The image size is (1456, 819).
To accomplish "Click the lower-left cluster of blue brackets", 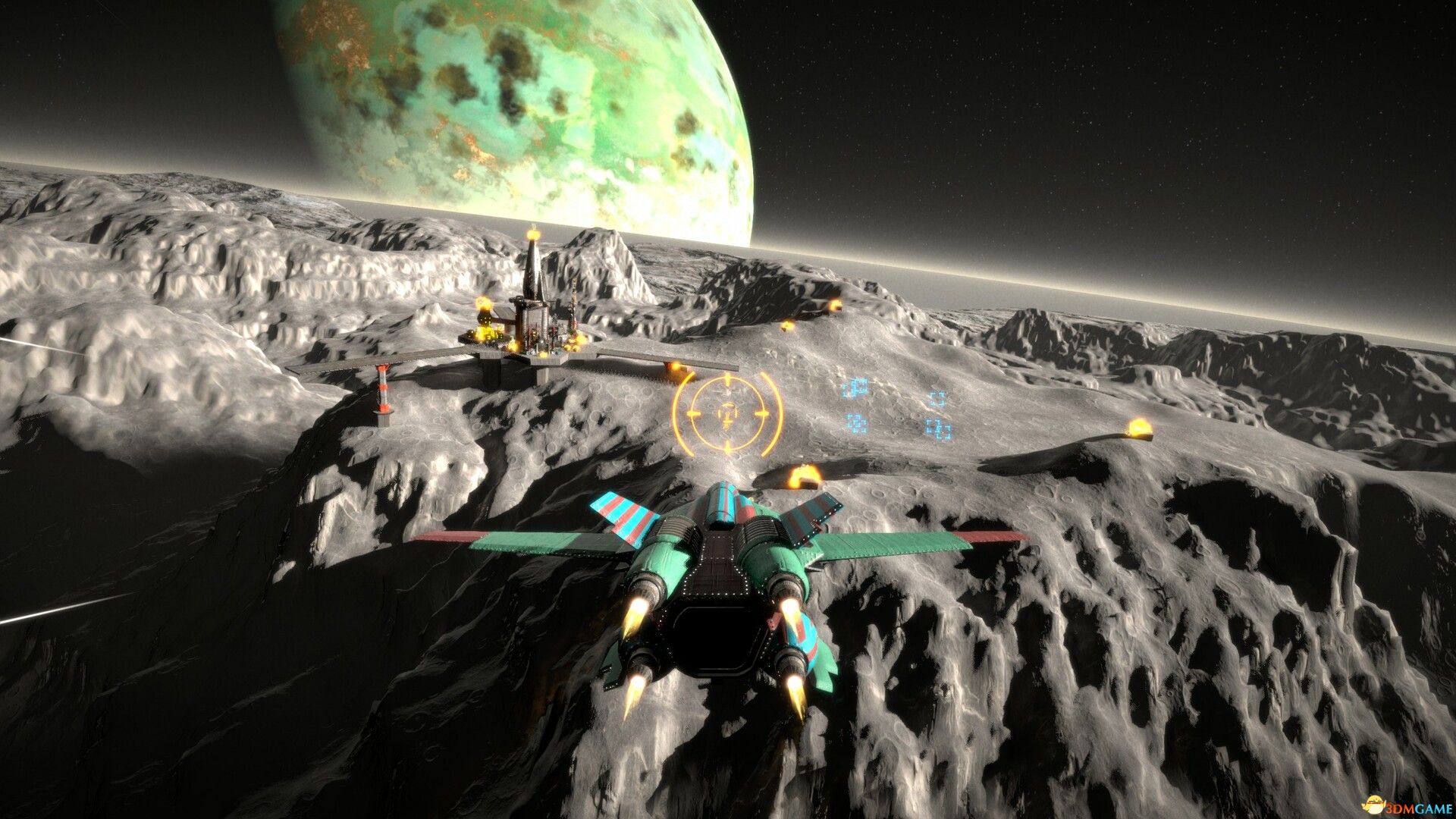I will 856,424.
